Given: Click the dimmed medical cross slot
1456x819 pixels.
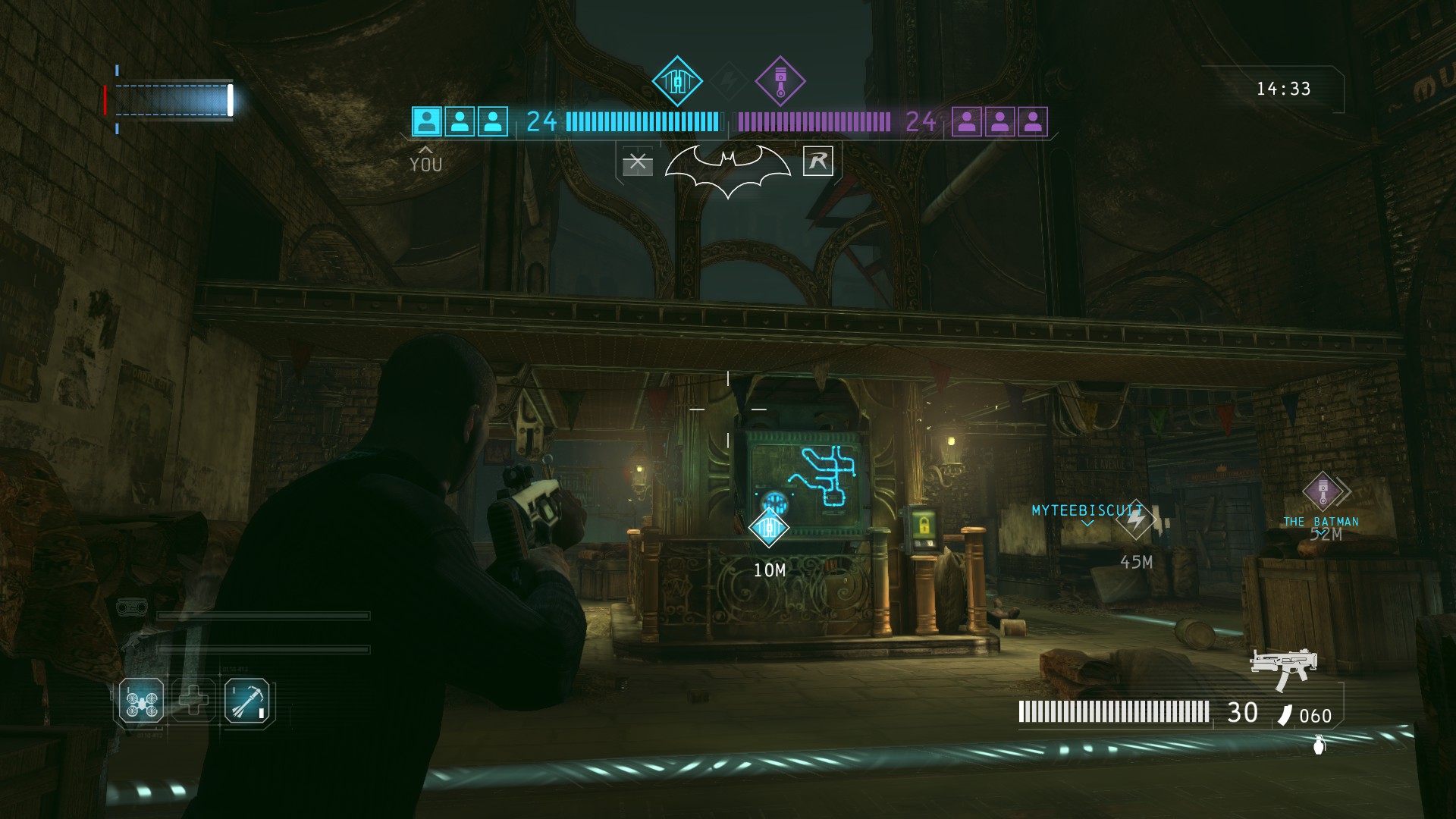Looking at the screenshot, I should [193, 700].
